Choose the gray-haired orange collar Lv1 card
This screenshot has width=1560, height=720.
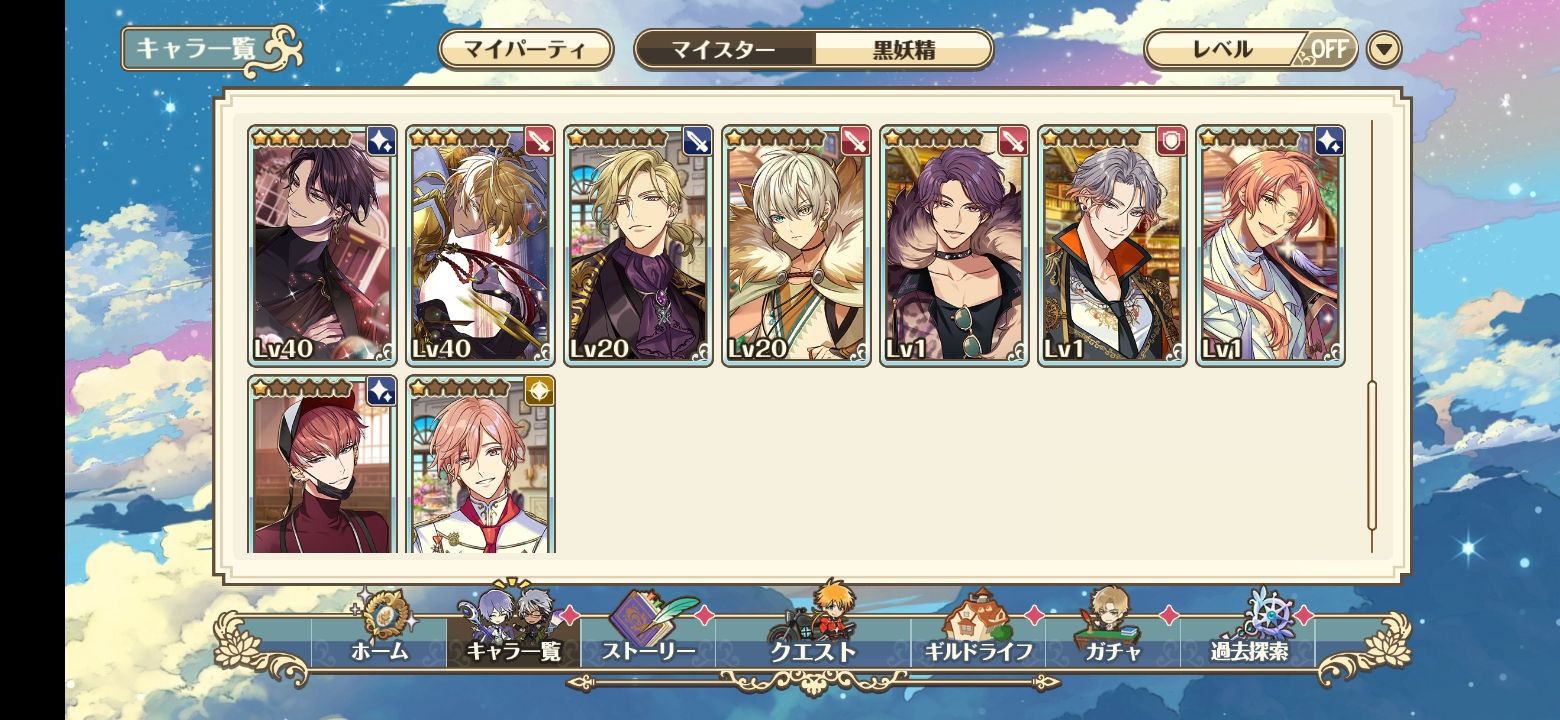[x=1113, y=245]
